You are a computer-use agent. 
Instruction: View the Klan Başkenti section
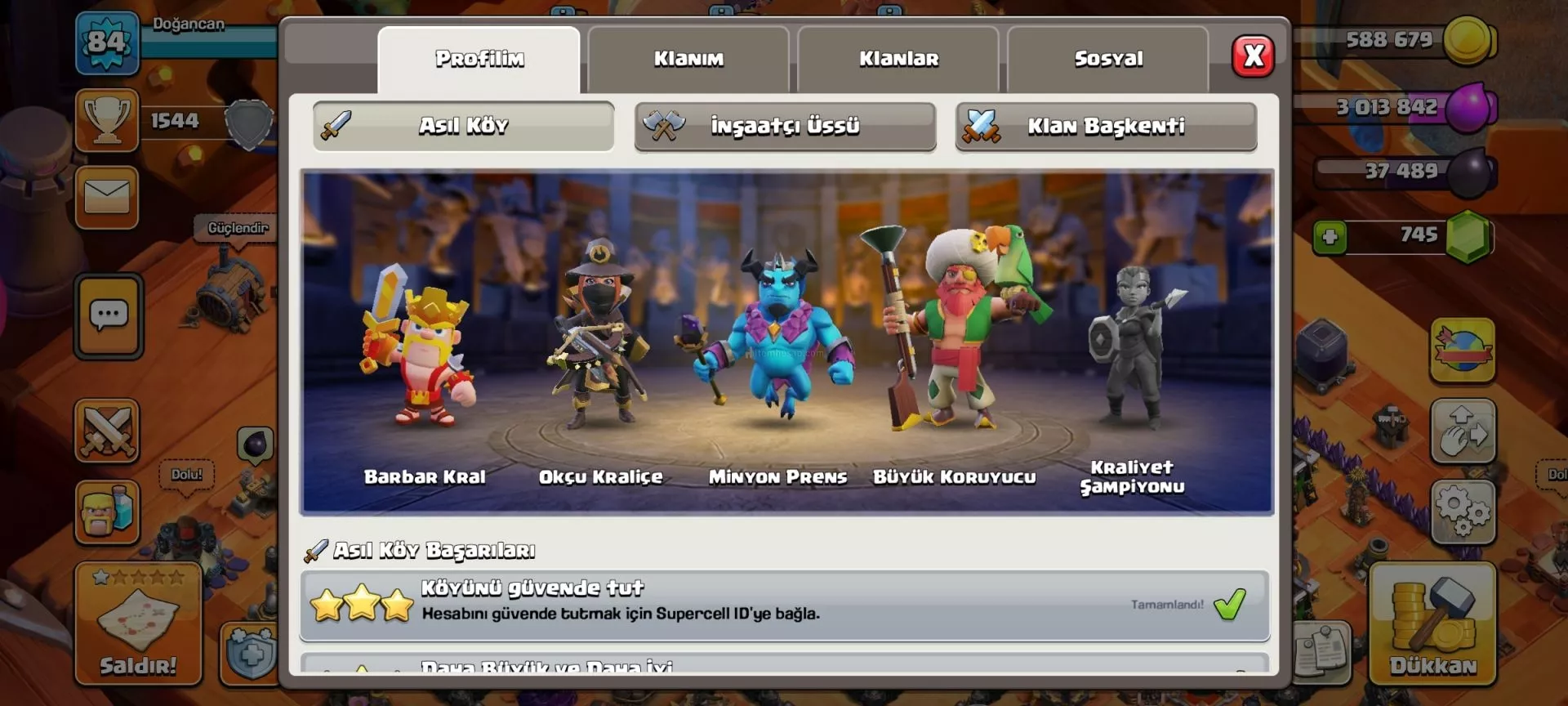pos(1106,126)
